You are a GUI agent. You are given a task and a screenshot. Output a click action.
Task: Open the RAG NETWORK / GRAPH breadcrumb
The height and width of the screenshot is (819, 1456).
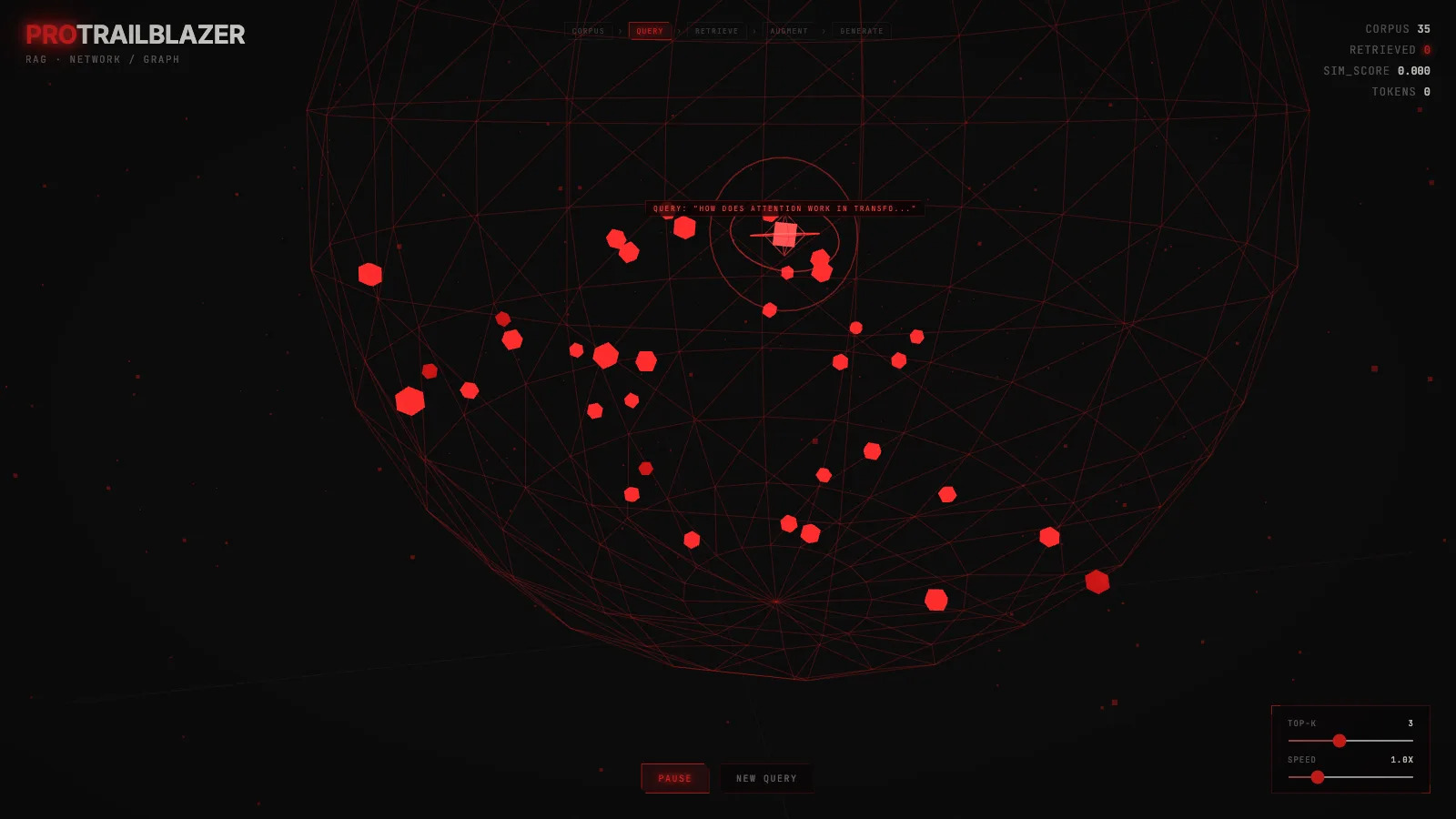coord(102,59)
